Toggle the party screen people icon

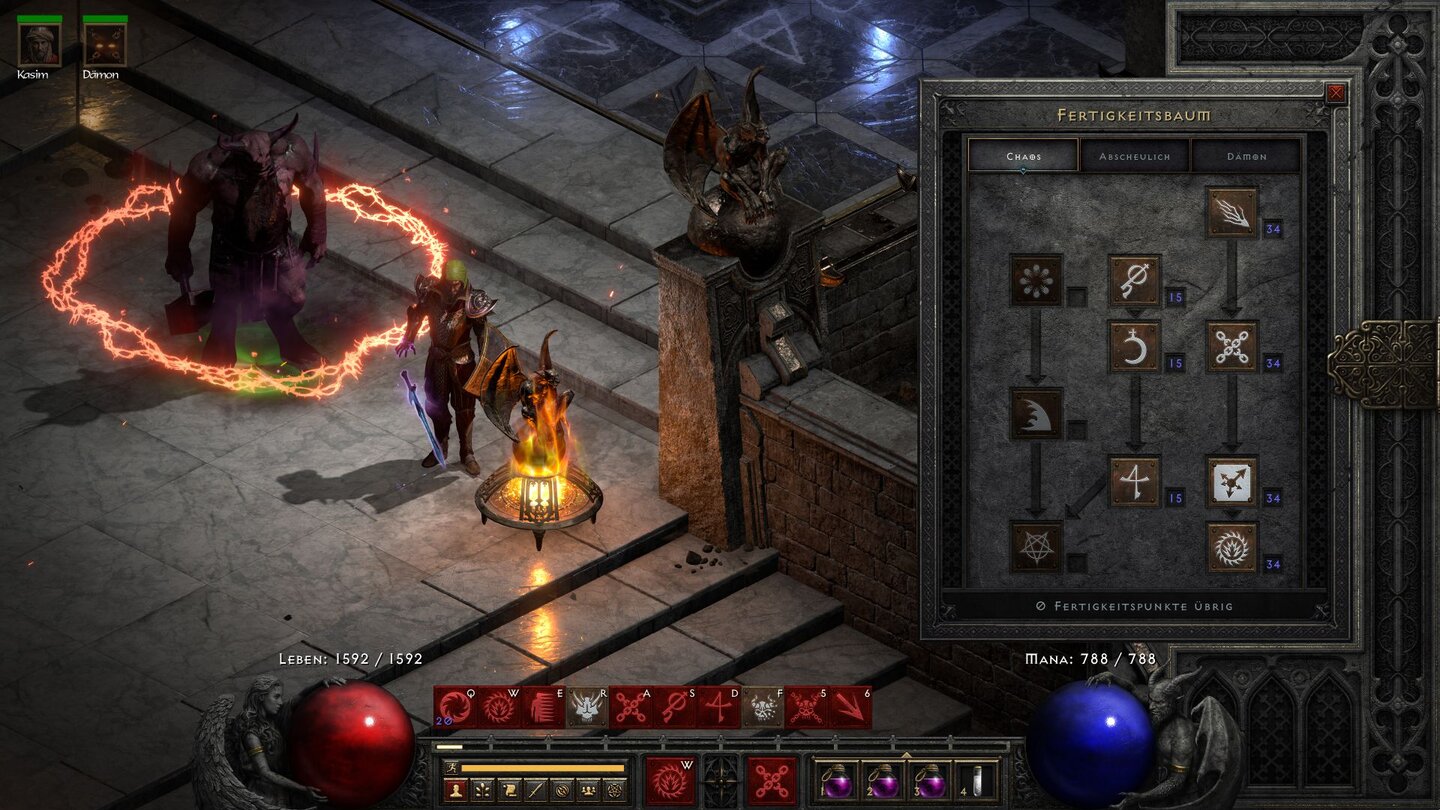[588, 790]
